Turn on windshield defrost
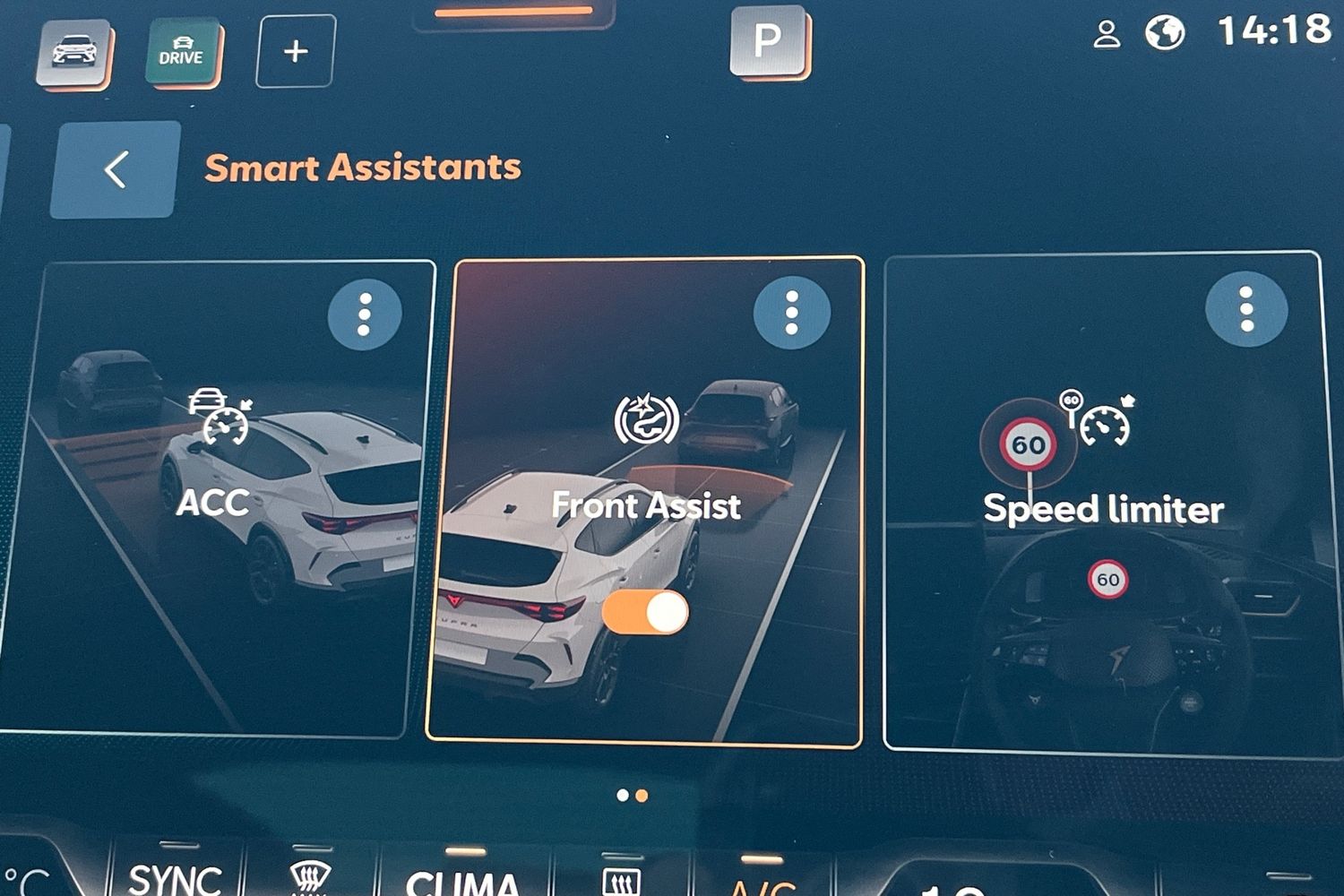1344x896 pixels. coord(310,878)
